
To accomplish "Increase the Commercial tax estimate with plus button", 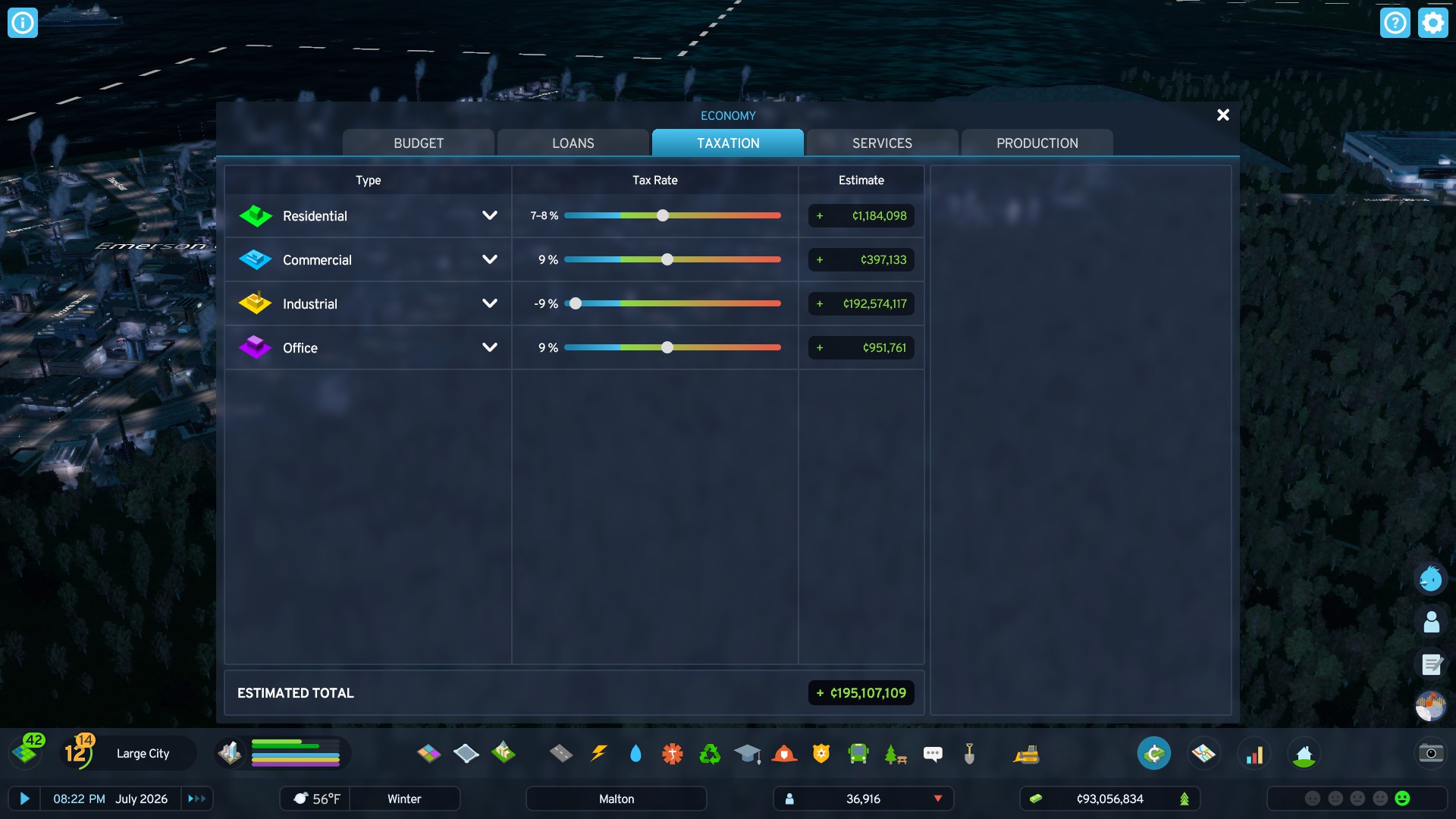I will [819, 259].
